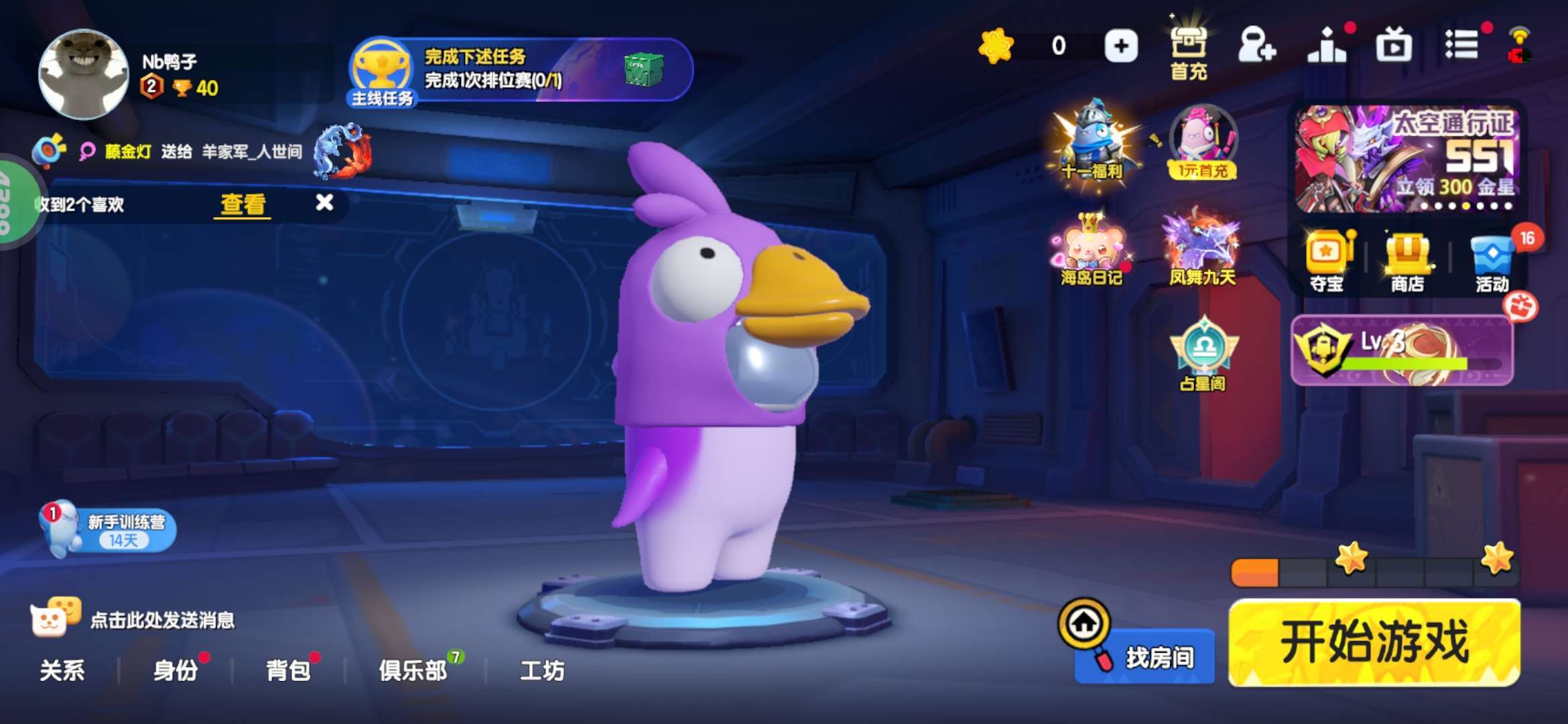Click the chat box 点击此处发送消息

click(x=161, y=620)
